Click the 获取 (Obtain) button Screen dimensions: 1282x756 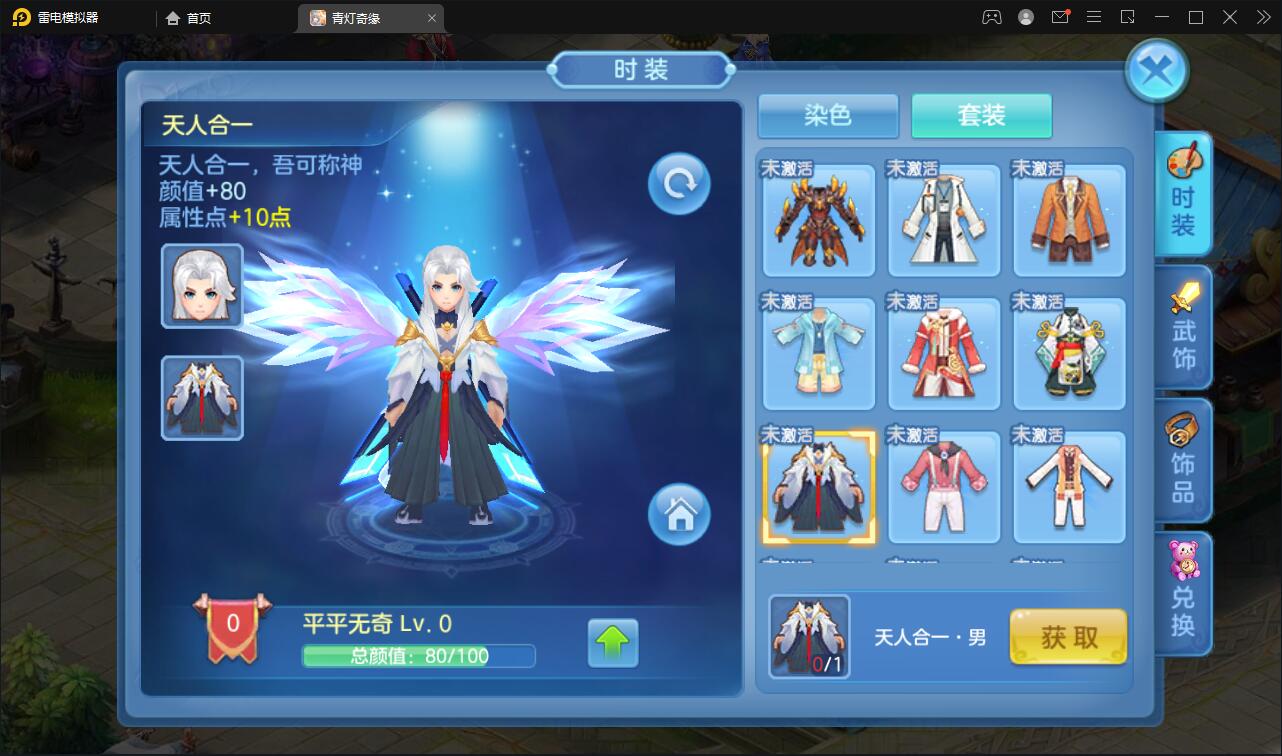(x=1068, y=637)
